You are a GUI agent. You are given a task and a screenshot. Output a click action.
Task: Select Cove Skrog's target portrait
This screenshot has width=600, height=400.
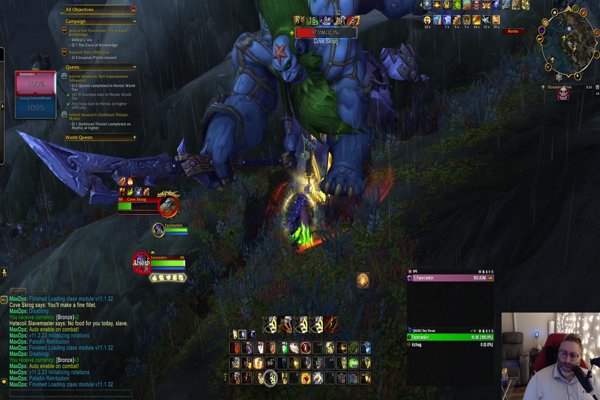click(168, 205)
